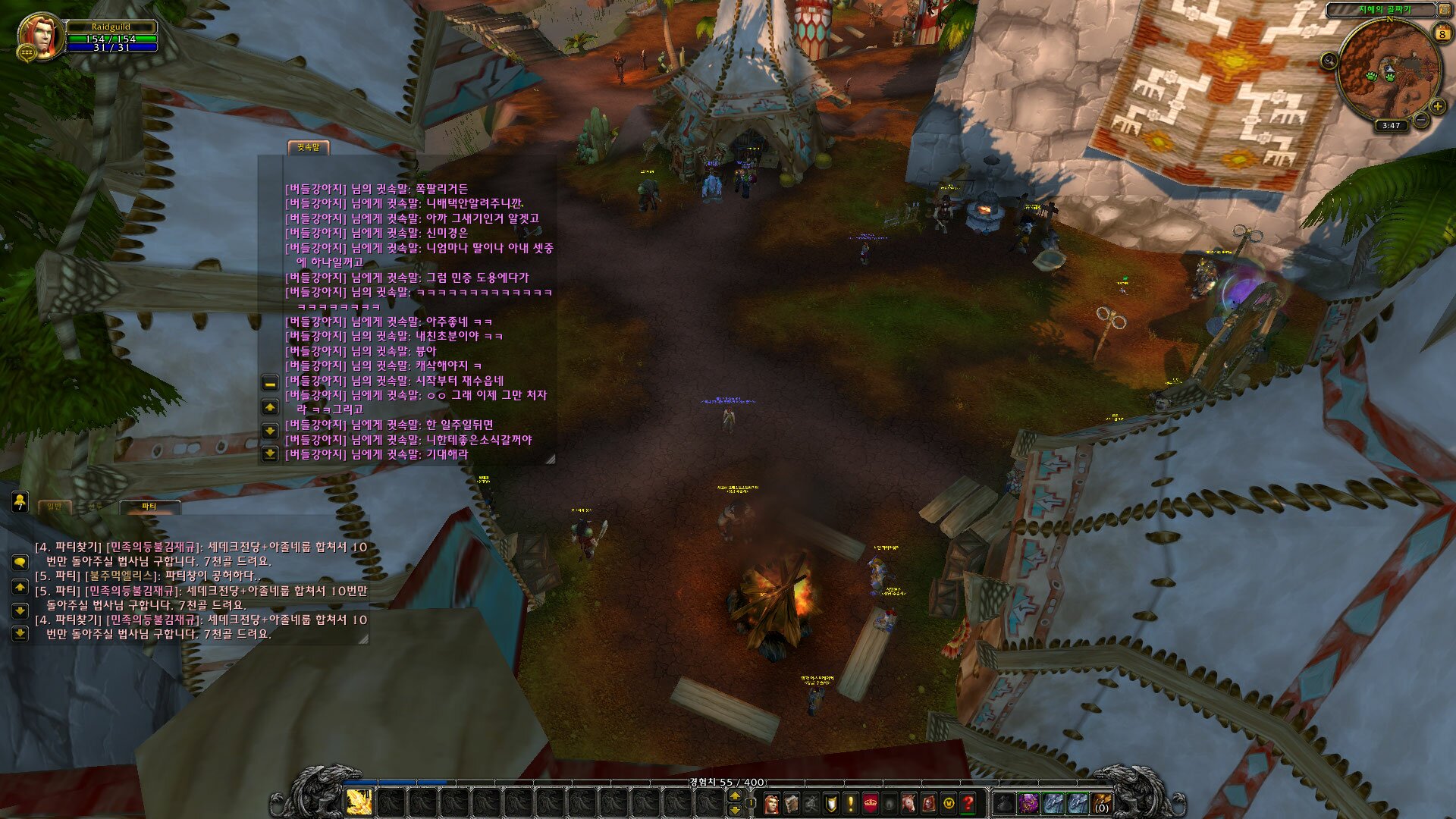The height and width of the screenshot is (819, 1456).
Task: Open the red question mark help button
Action: [x=968, y=802]
